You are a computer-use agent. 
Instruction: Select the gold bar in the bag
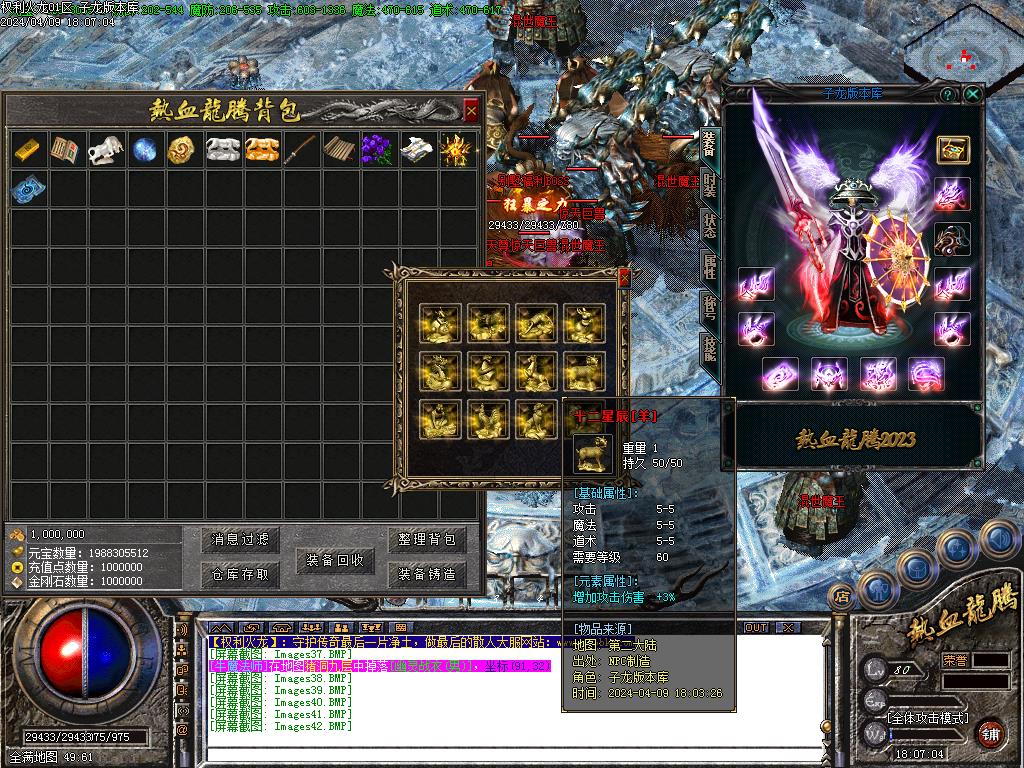click(x=28, y=150)
